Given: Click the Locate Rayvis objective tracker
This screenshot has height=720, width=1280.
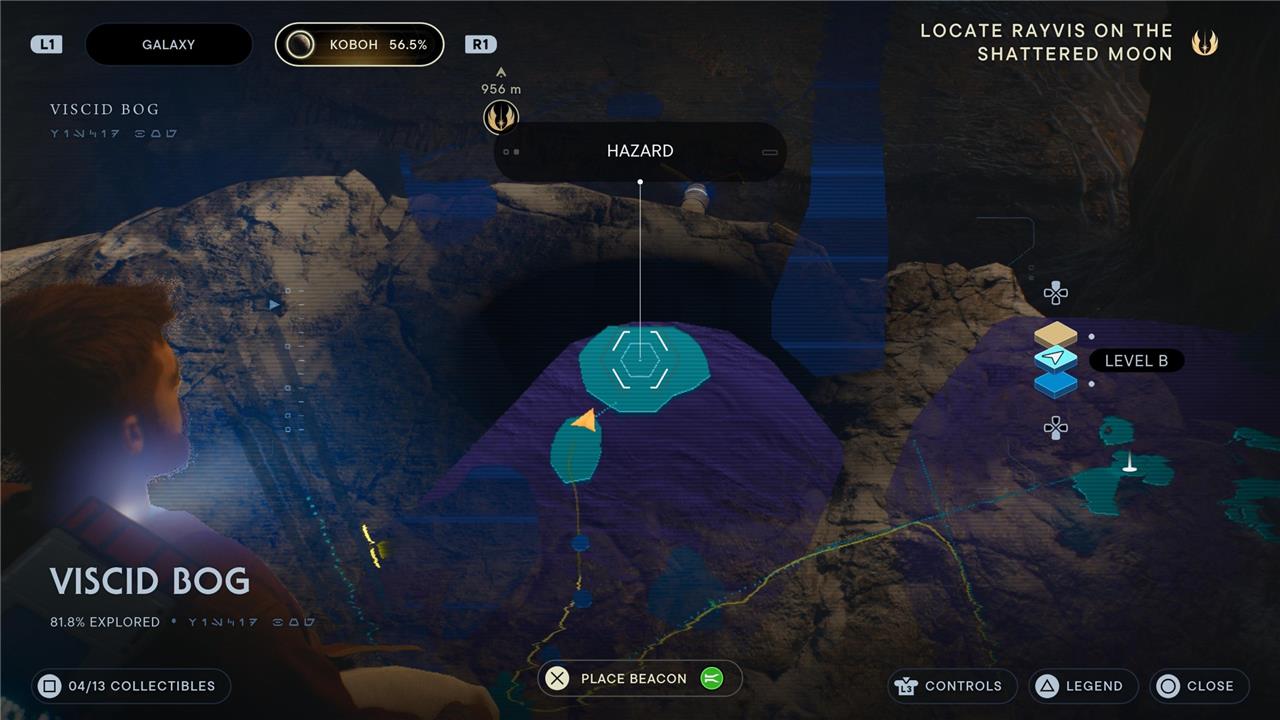Looking at the screenshot, I should click(x=1046, y=42).
